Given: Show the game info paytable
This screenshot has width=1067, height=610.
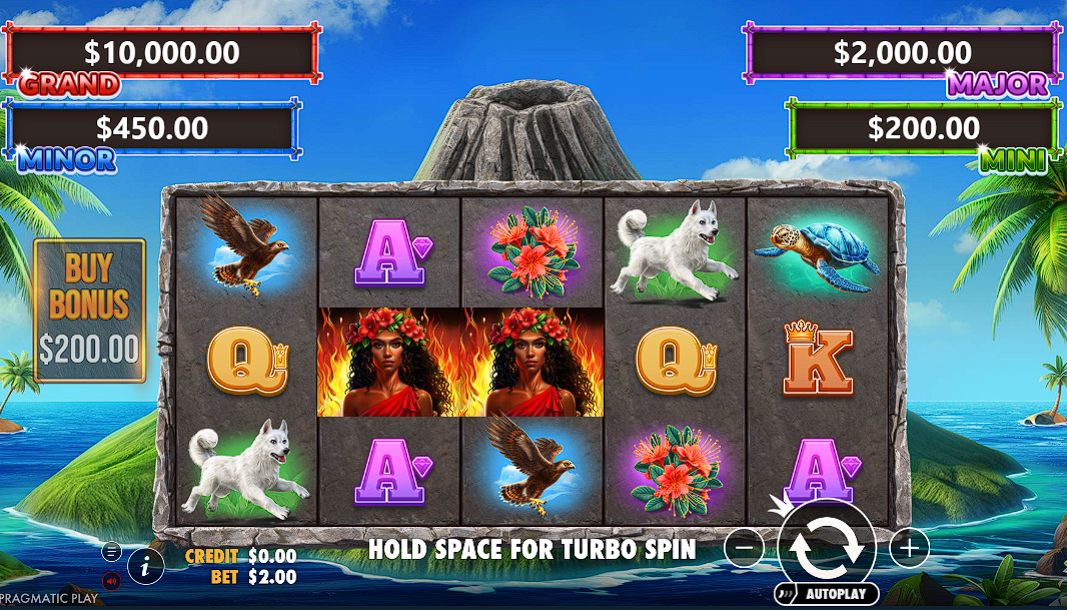Looking at the screenshot, I should (x=146, y=567).
